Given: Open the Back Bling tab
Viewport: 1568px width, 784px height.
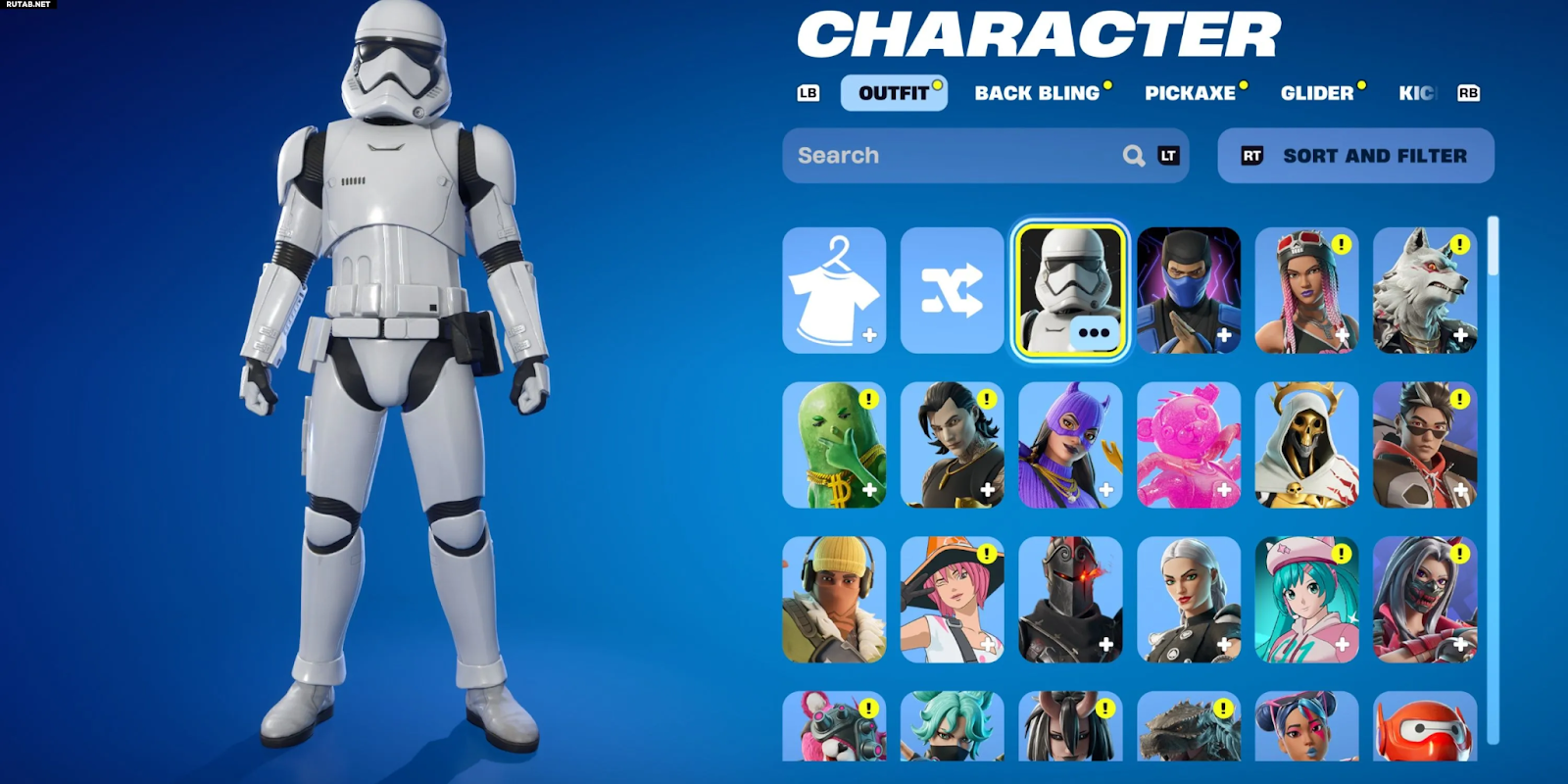Looking at the screenshot, I should (1037, 93).
